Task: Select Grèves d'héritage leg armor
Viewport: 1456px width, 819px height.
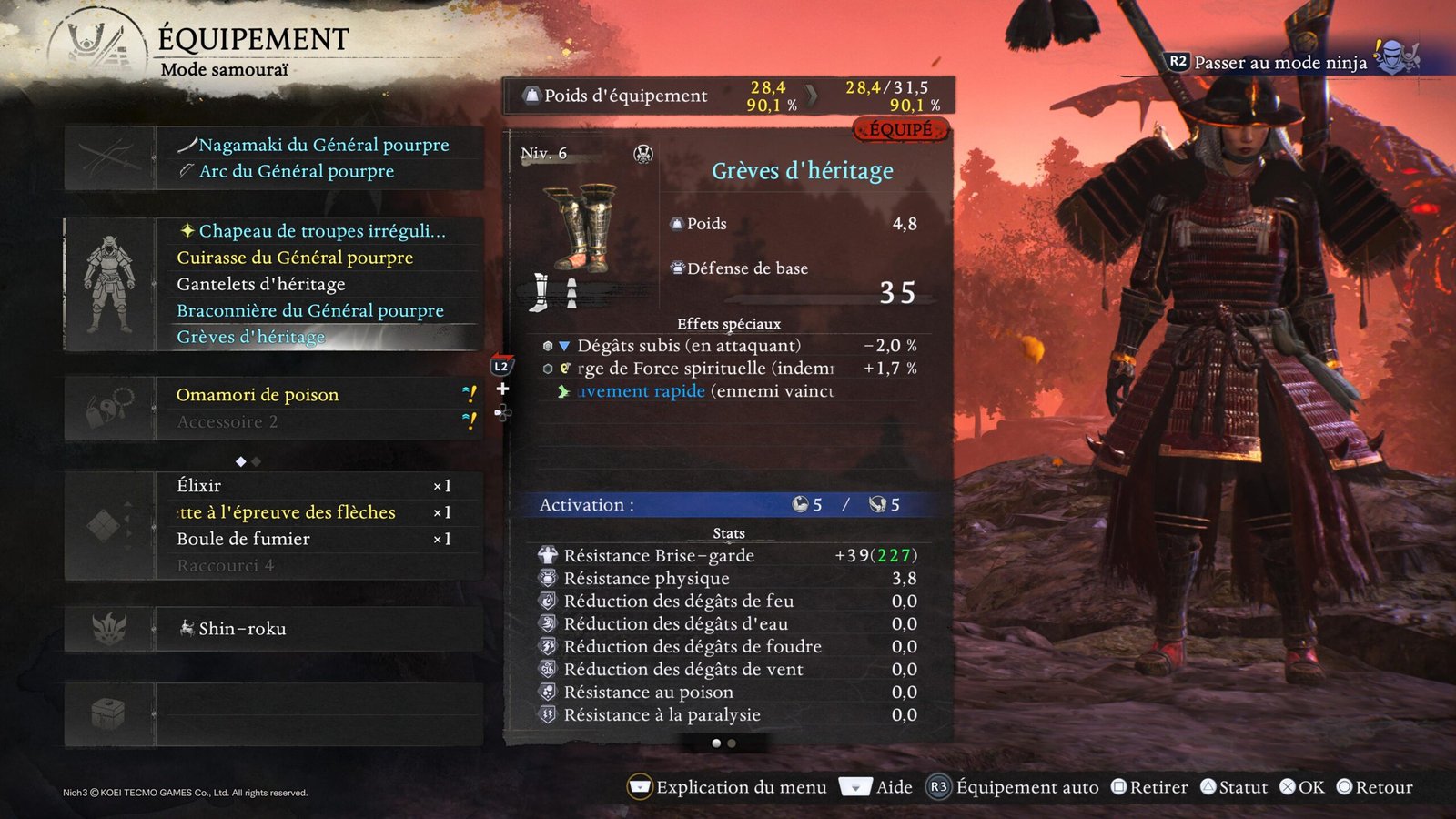Action: [251, 337]
